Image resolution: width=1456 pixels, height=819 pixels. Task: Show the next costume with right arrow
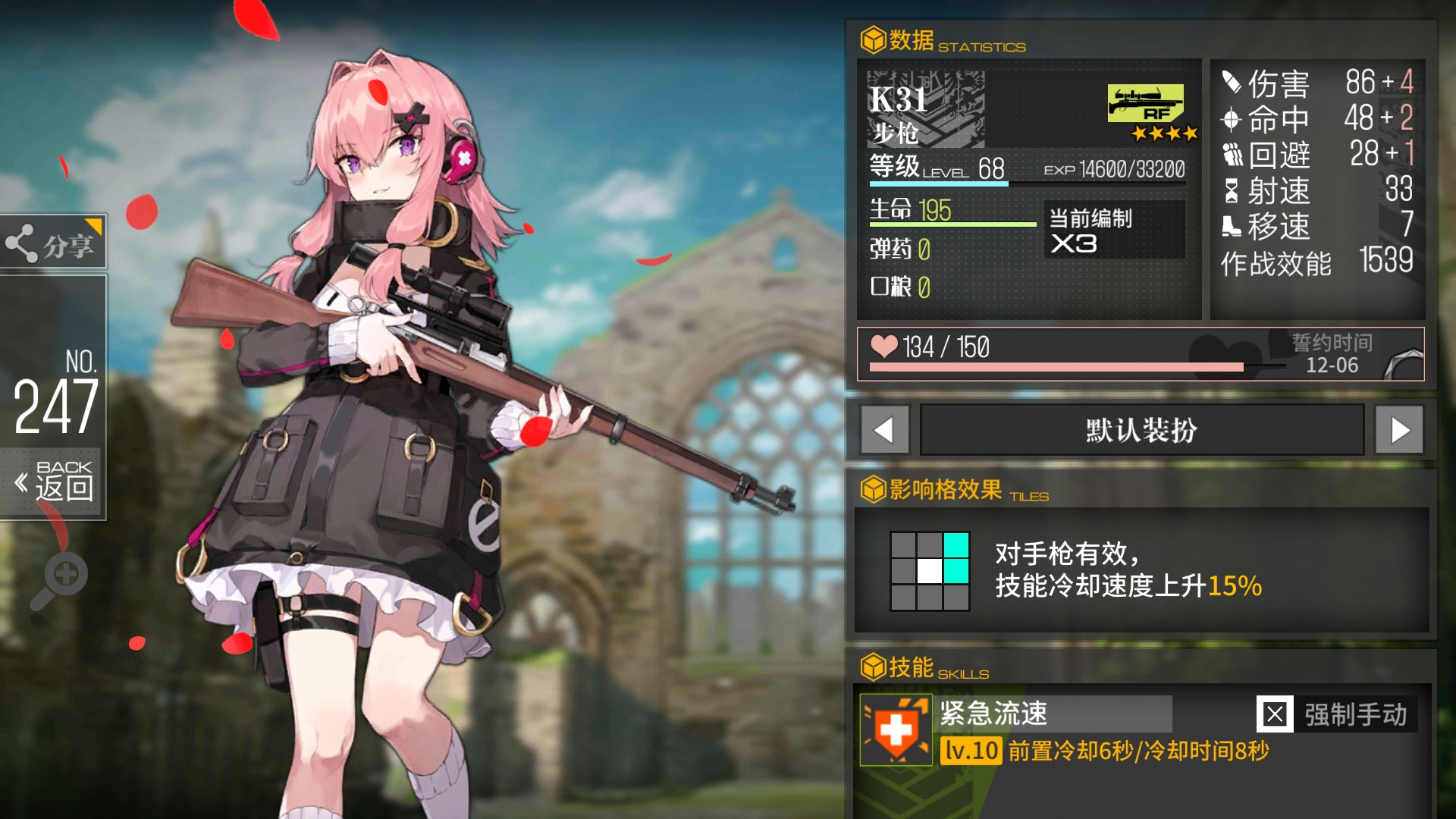tap(1403, 429)
